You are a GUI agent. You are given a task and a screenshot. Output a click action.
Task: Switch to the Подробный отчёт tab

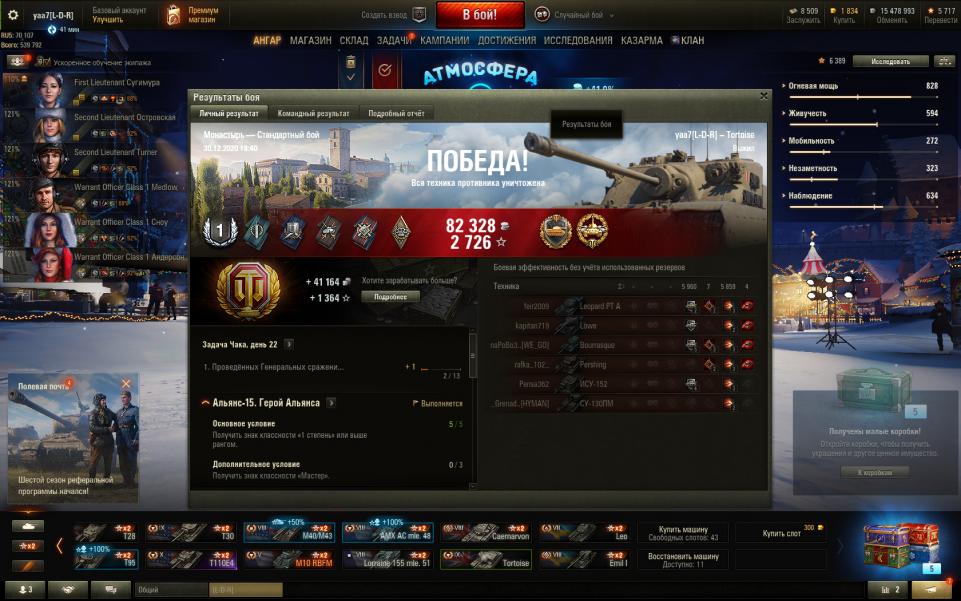pos(396,114)
